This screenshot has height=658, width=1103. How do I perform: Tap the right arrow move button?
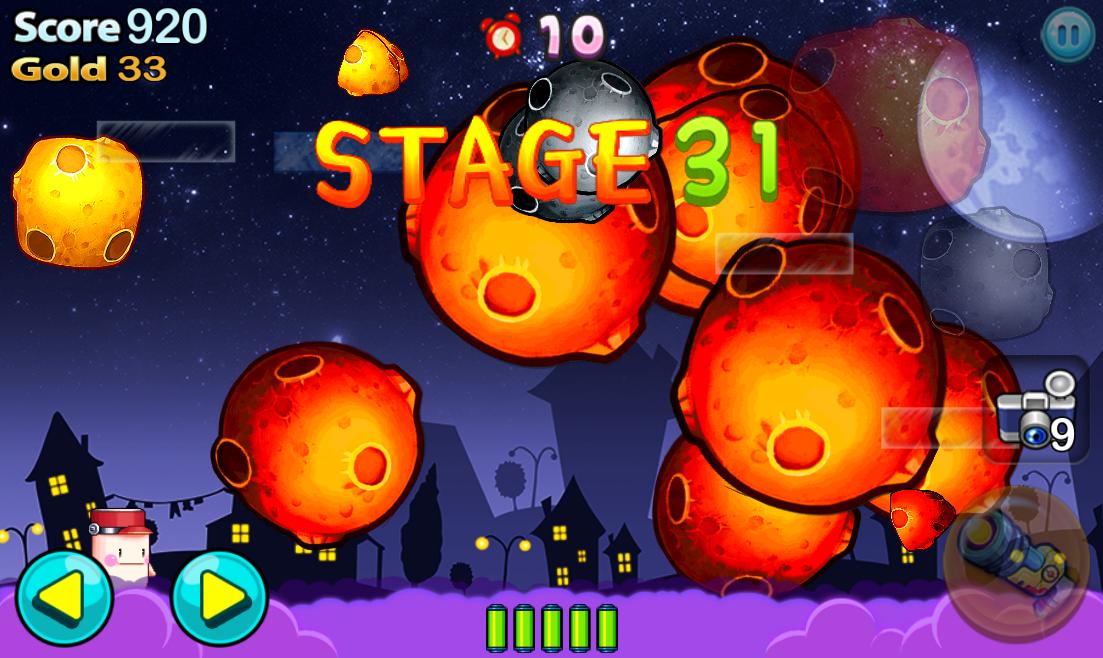(x=219, y=598)
